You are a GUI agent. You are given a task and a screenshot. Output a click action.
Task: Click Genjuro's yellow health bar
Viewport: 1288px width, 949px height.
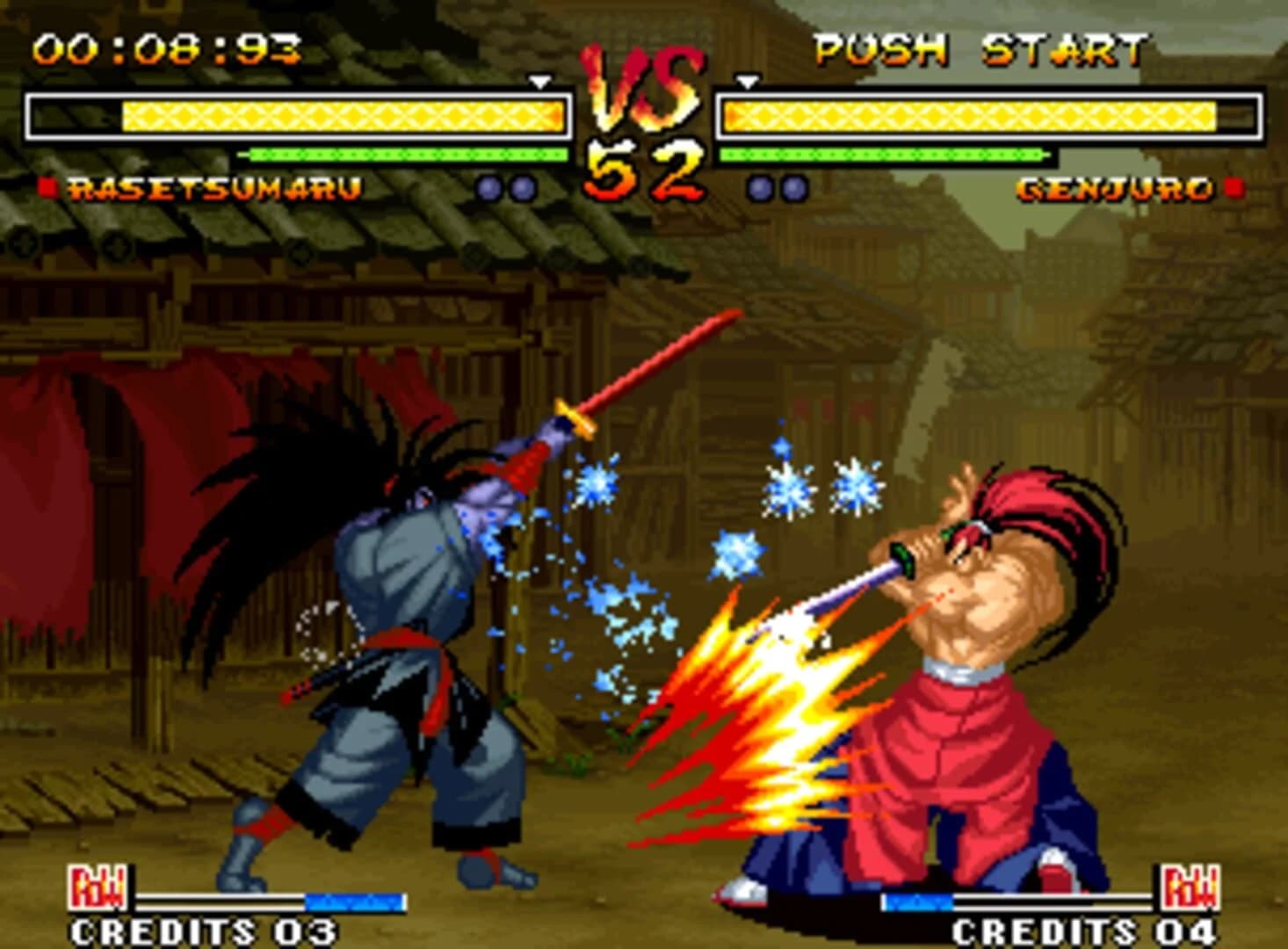click(966, 114)
